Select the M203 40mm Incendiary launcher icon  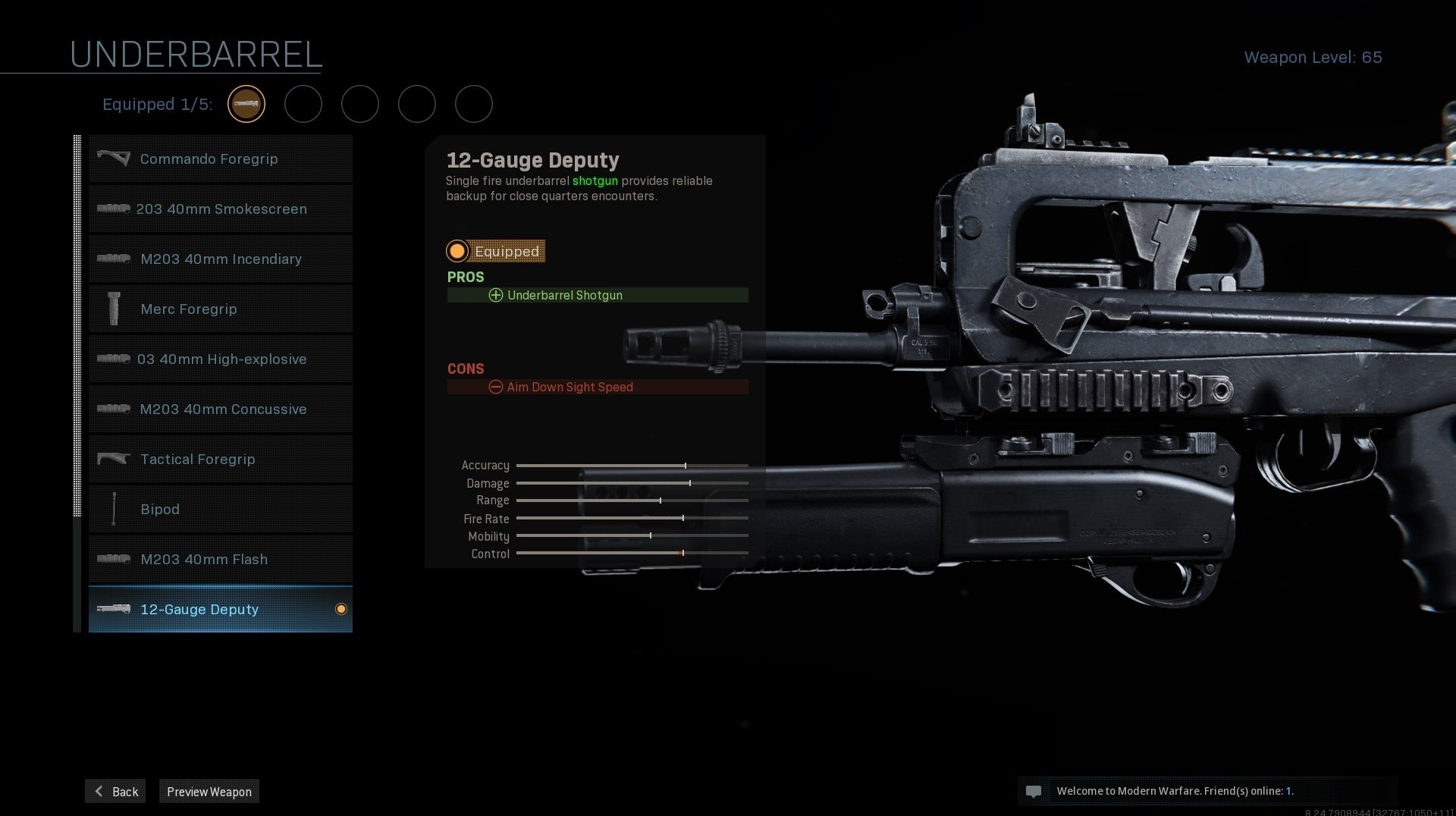[x=114, y=259]
